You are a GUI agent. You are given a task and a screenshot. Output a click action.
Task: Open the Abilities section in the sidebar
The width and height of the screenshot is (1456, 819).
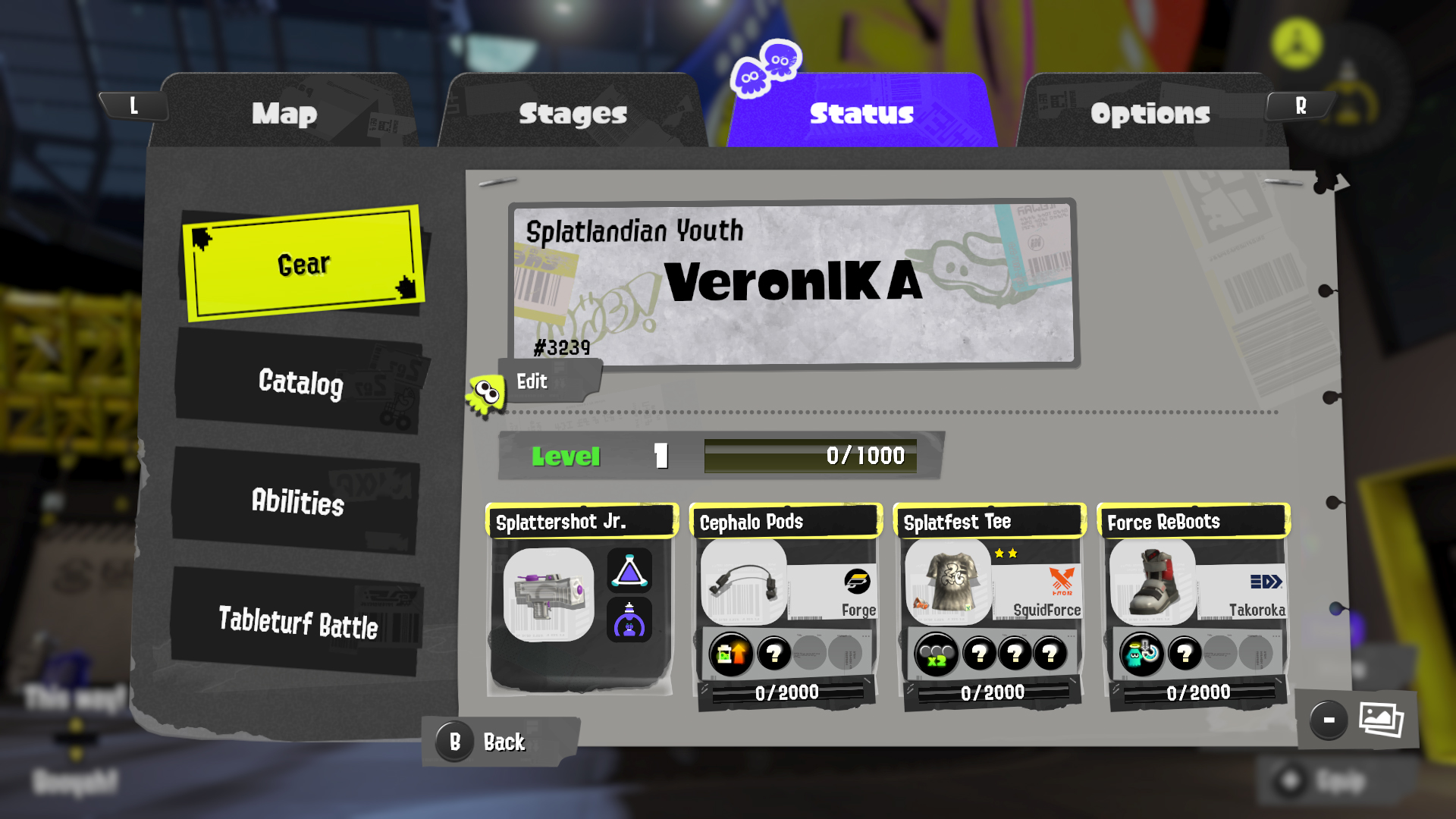tap(295, 504)
